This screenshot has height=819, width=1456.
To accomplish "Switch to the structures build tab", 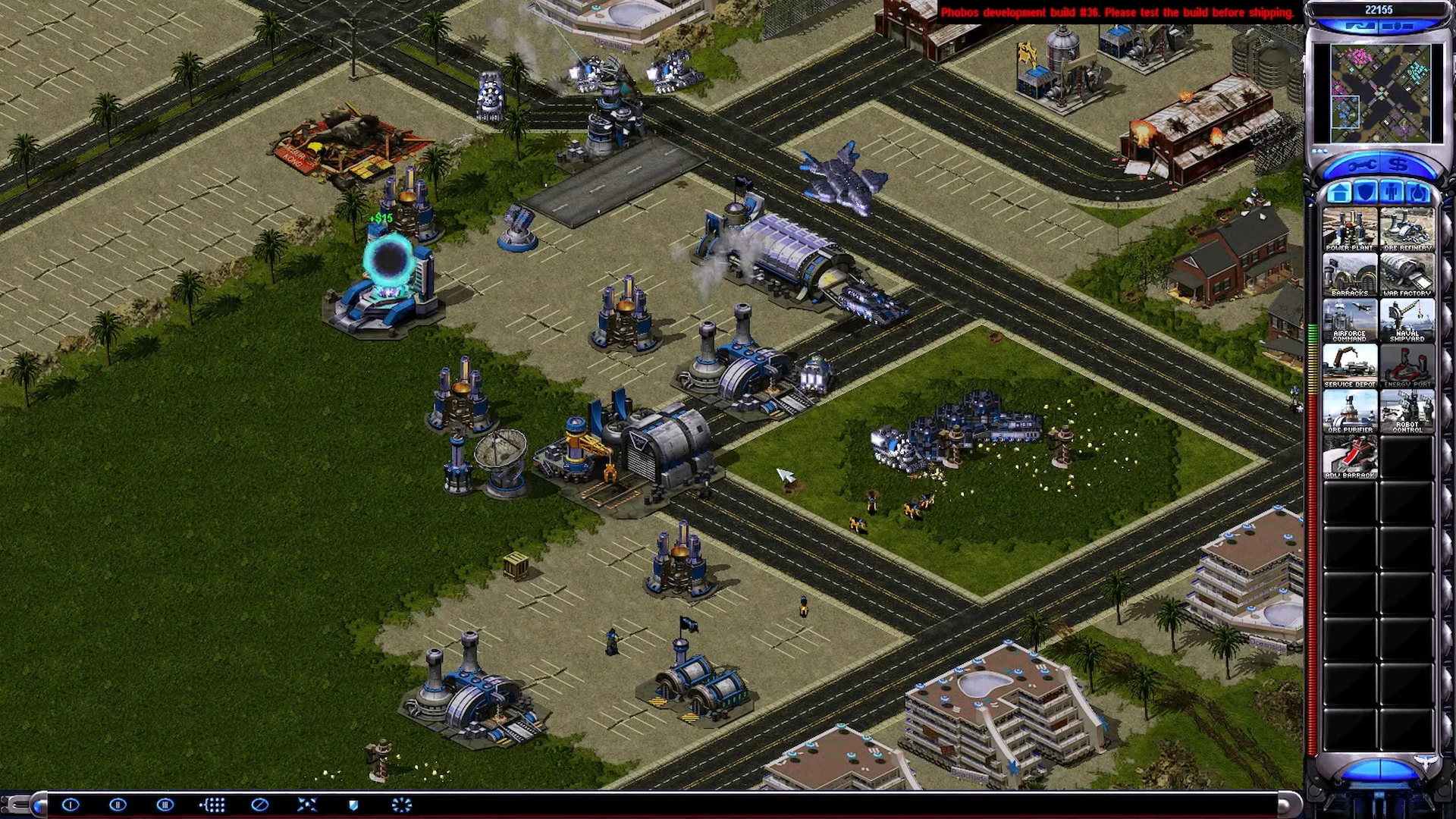I will pos(1339,193).
